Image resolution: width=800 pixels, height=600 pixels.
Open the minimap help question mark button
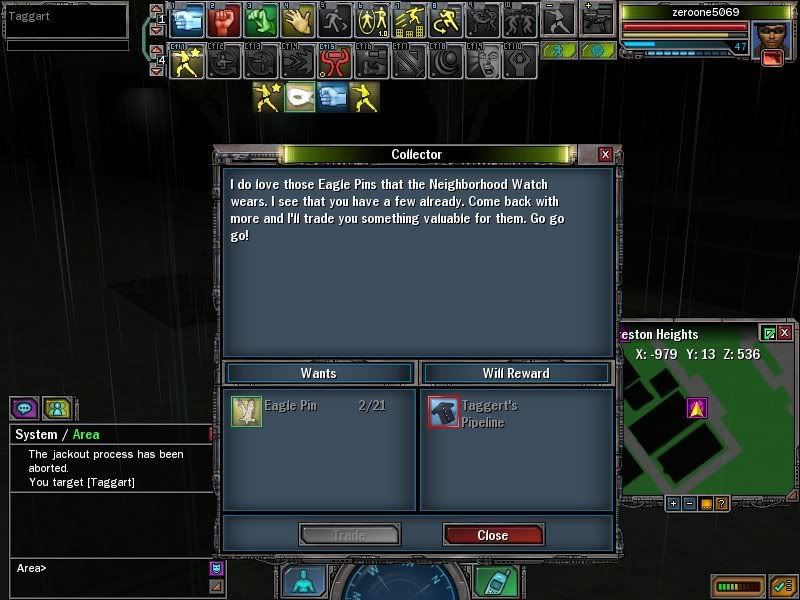(x=721, y=503)
